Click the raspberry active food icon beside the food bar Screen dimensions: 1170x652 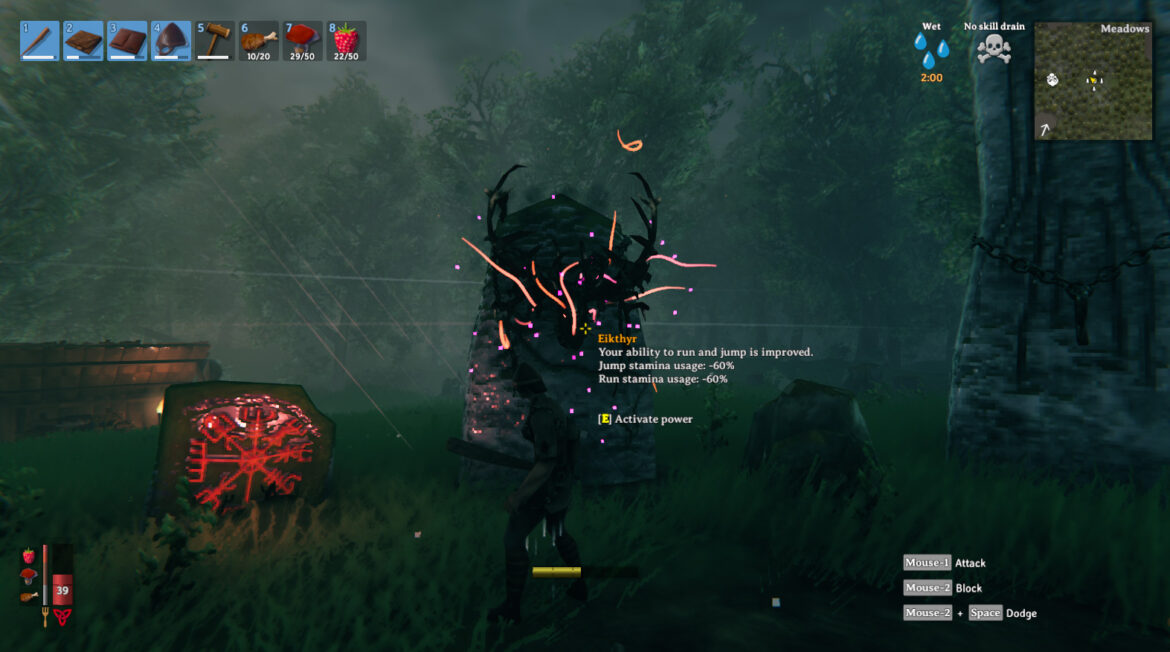point(28,555)
